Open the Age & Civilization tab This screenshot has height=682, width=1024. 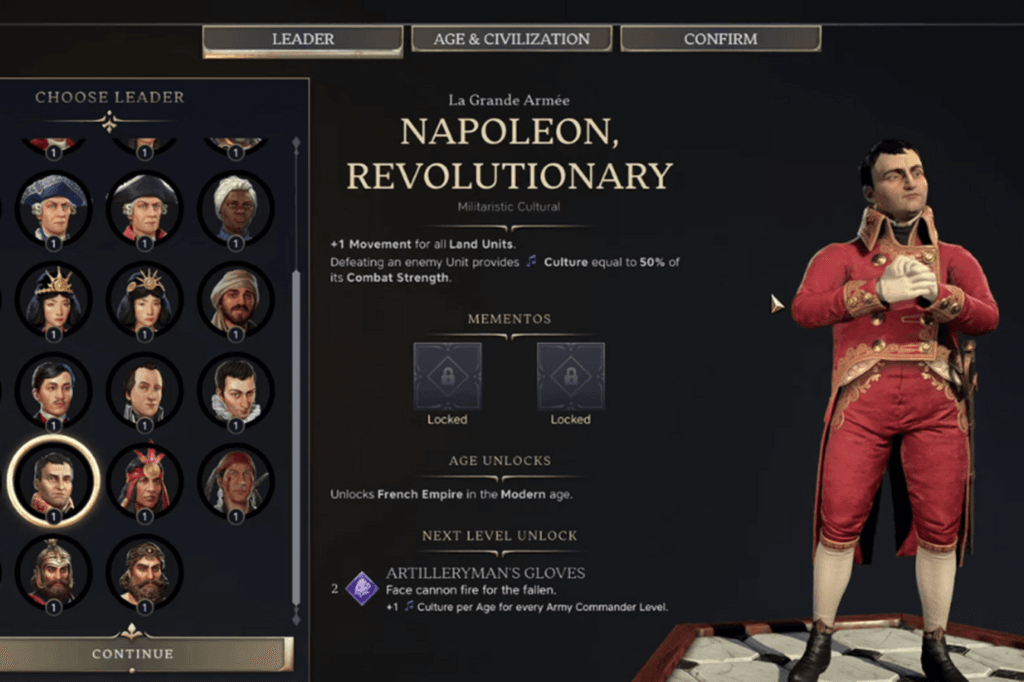[x=511, y=40]
